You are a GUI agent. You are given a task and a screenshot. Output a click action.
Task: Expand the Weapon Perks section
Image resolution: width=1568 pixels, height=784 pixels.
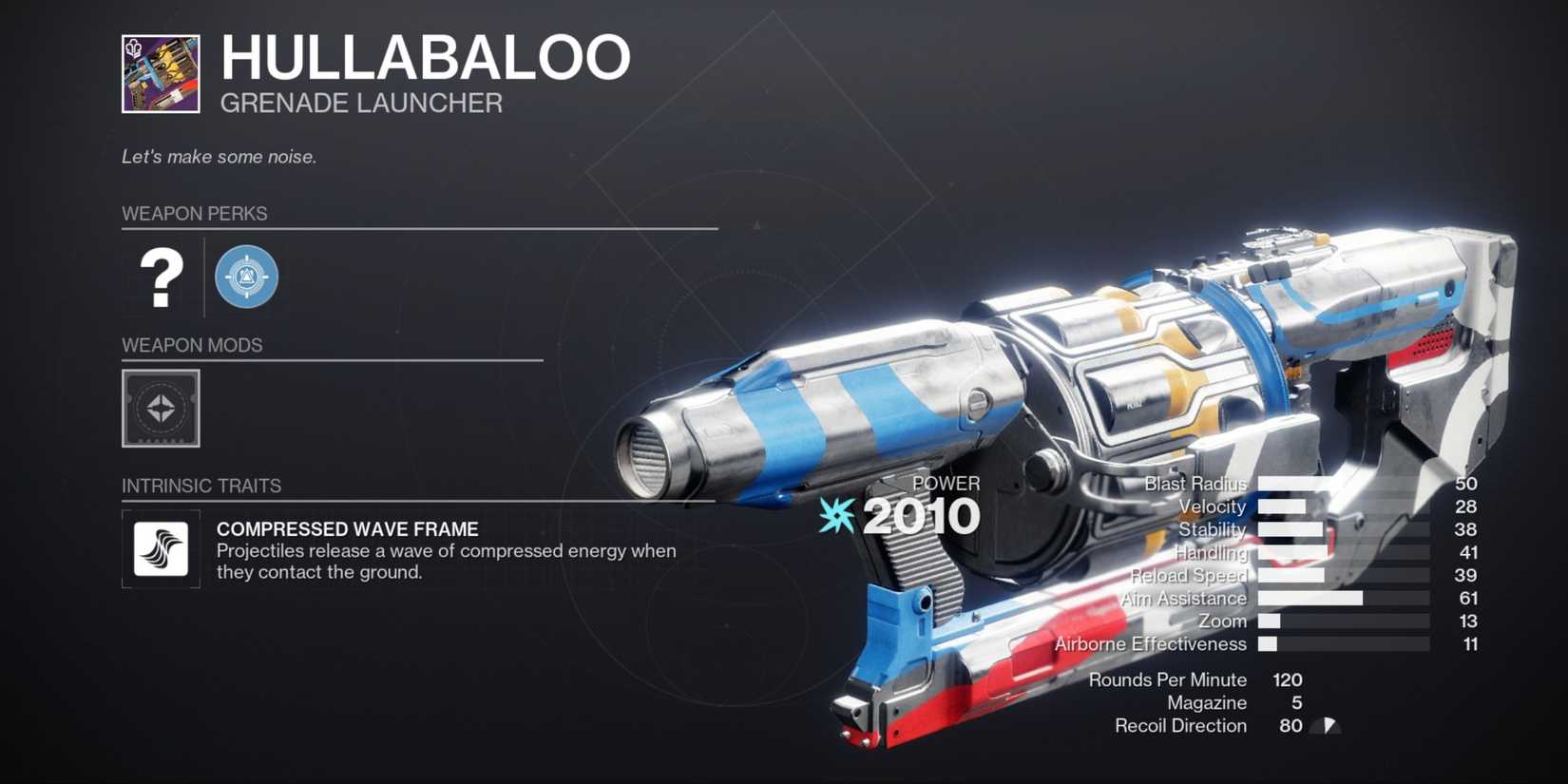[x=195, y=213]
